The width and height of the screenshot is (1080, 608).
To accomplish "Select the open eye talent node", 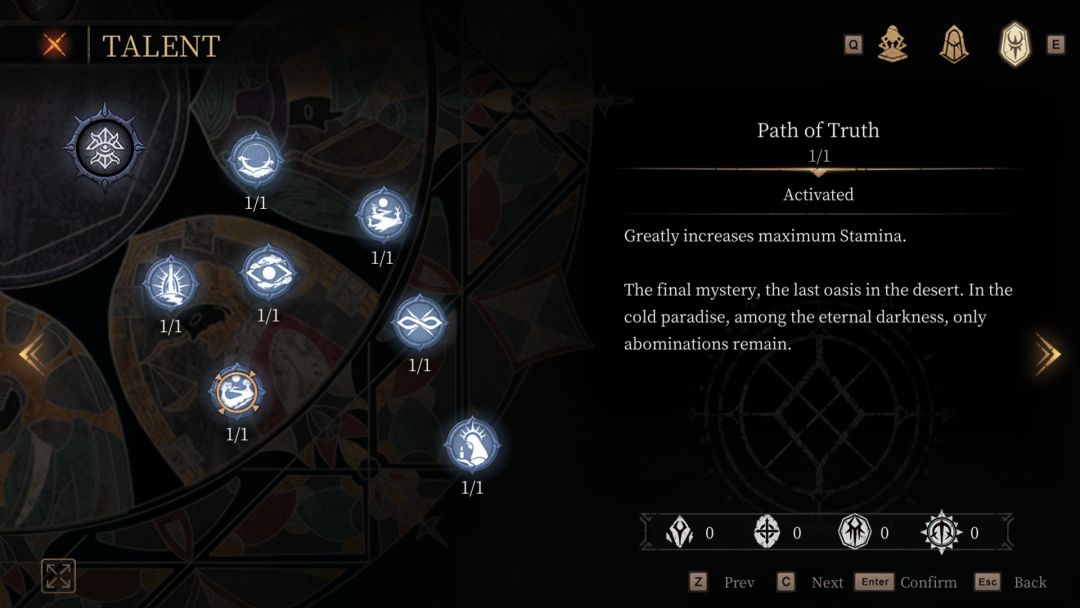I will click(x=268, y=272).
